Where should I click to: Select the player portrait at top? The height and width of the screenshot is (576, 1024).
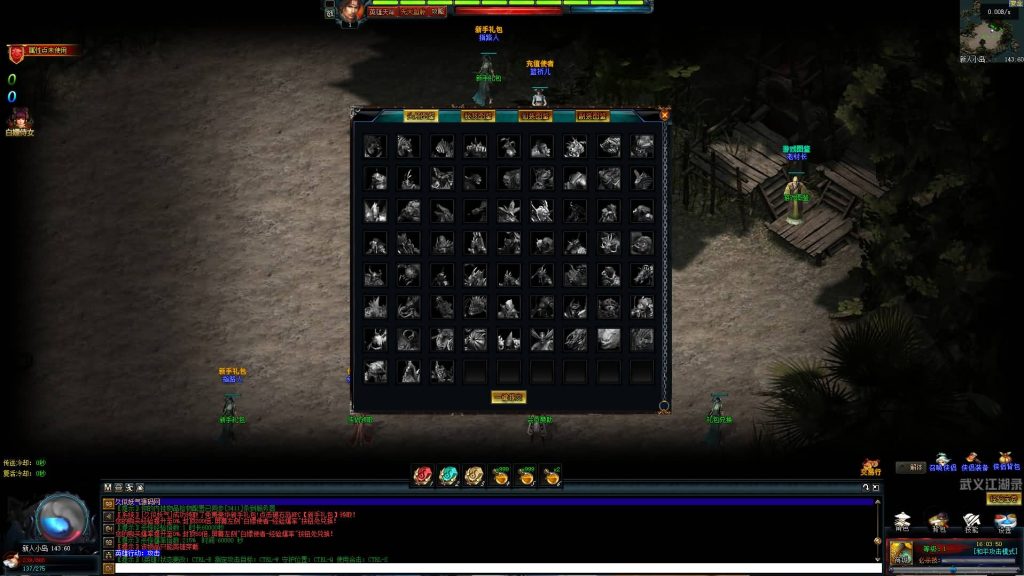348,12
